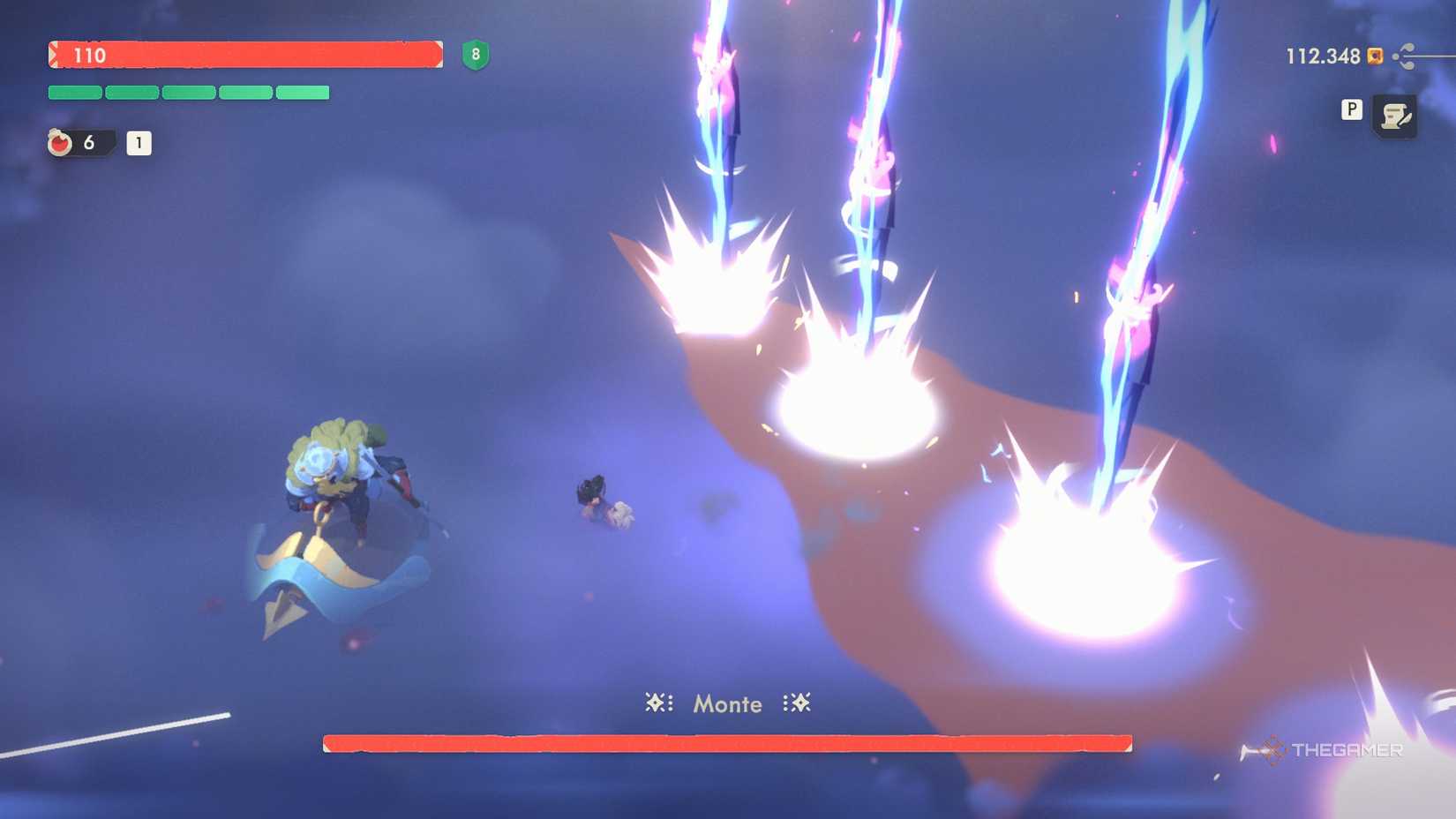This screenshot has width=1456, height=819.
Task: Toggle the item slot labeled 1
Action: click(x=139, y=144)
